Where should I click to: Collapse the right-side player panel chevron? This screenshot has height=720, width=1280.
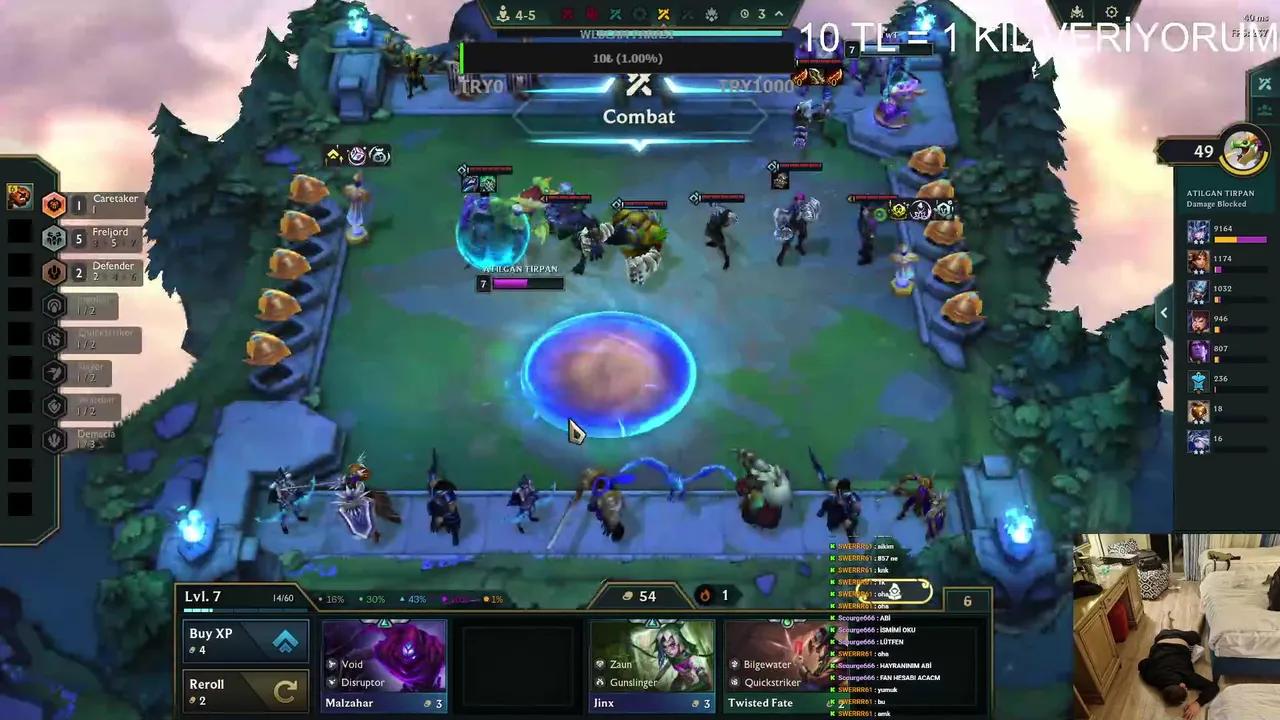[x=1163, y=312]
